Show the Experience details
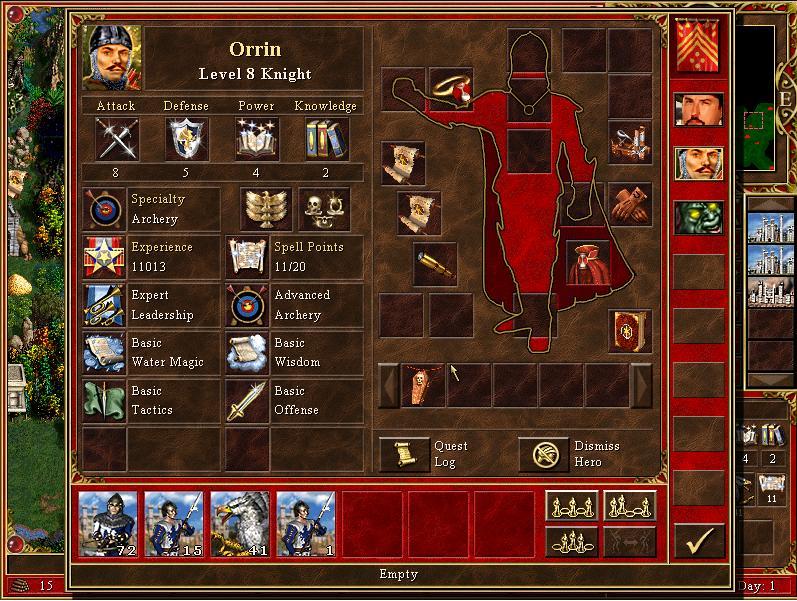 [104, 258]
